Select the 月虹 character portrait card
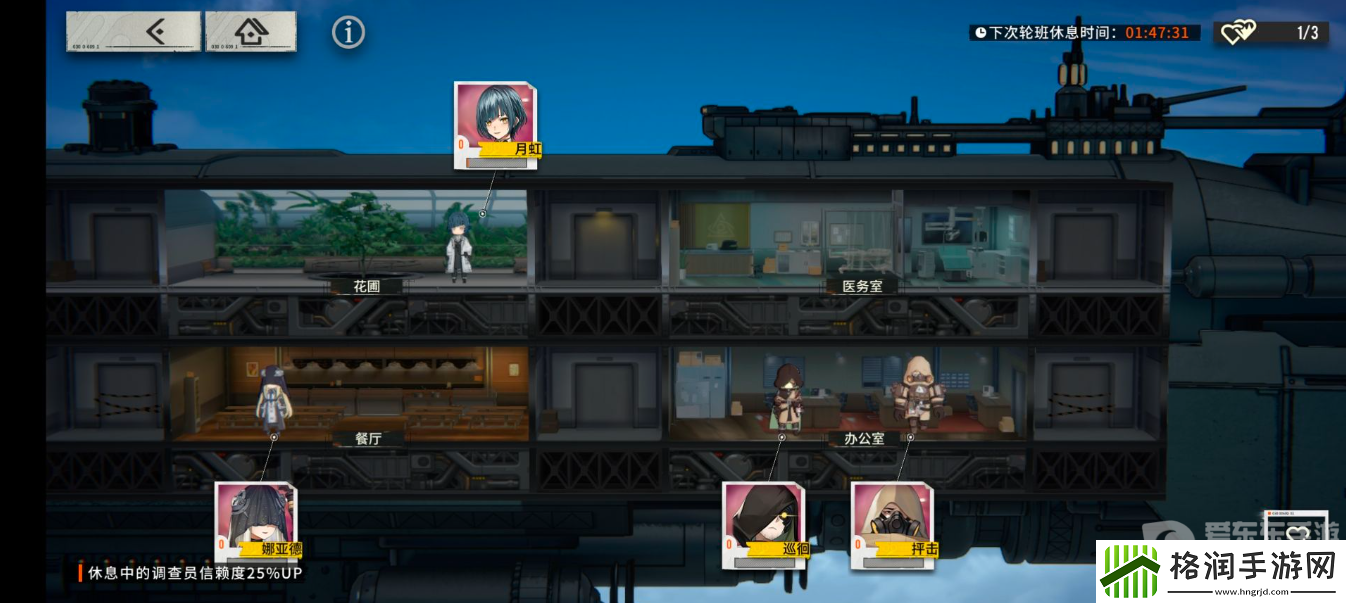 (x=495, y=121)
